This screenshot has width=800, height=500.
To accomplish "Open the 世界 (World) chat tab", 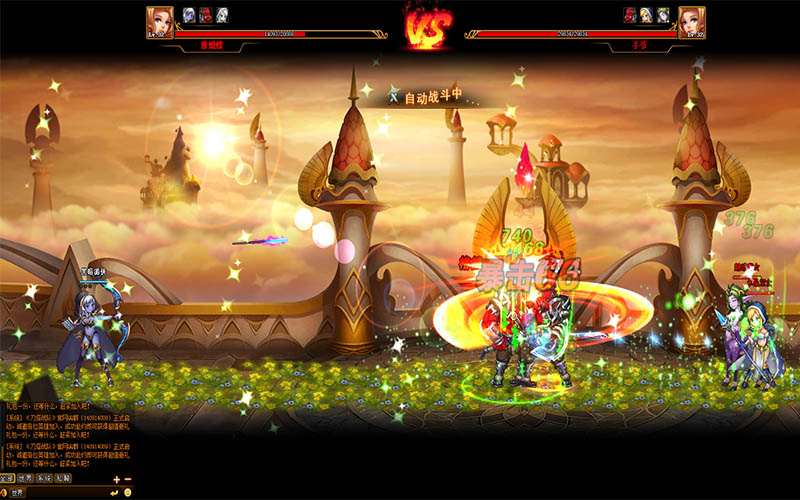I will [x=27, y=479].
